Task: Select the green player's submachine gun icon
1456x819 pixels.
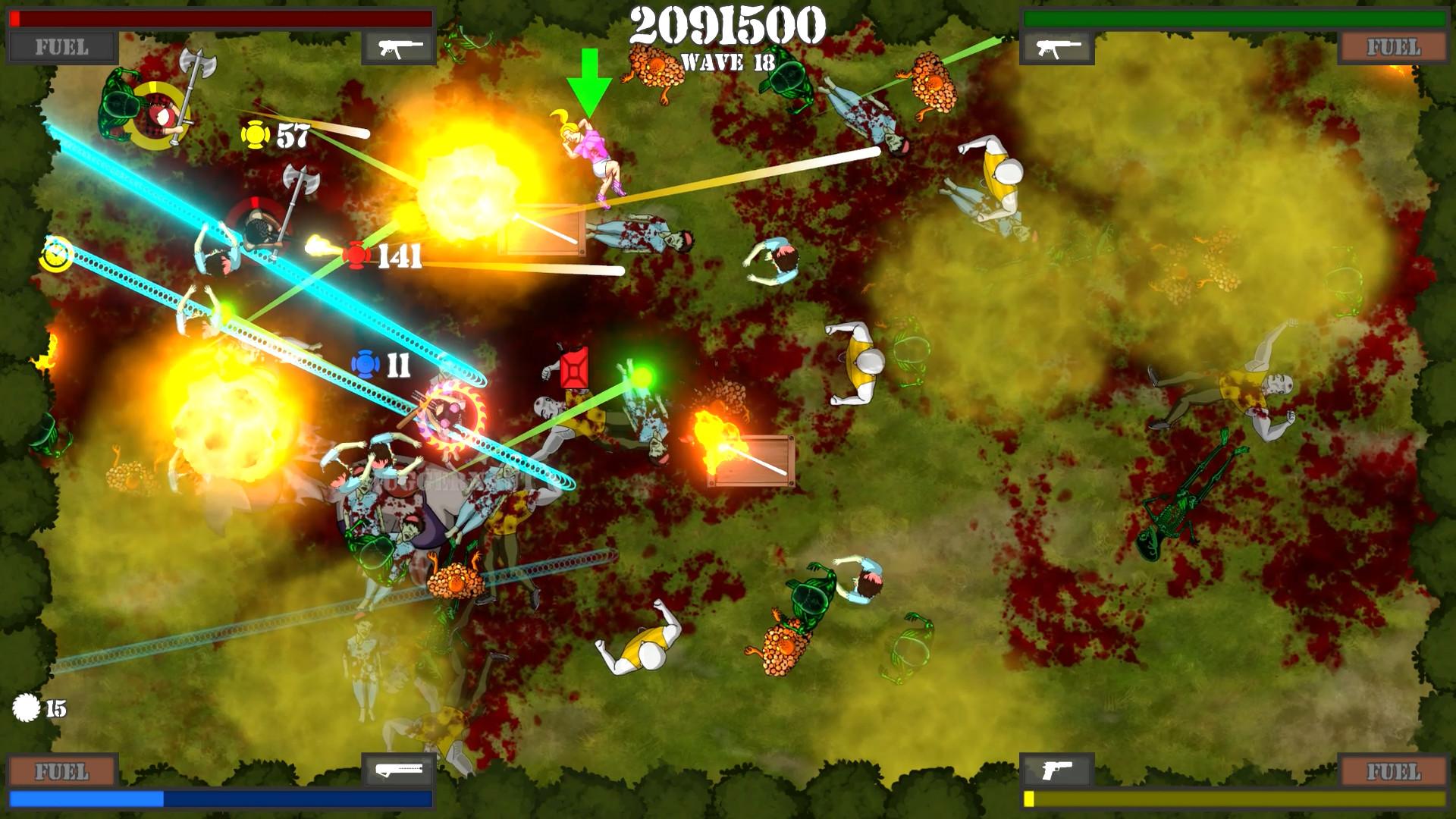Action: (1056, 48)
